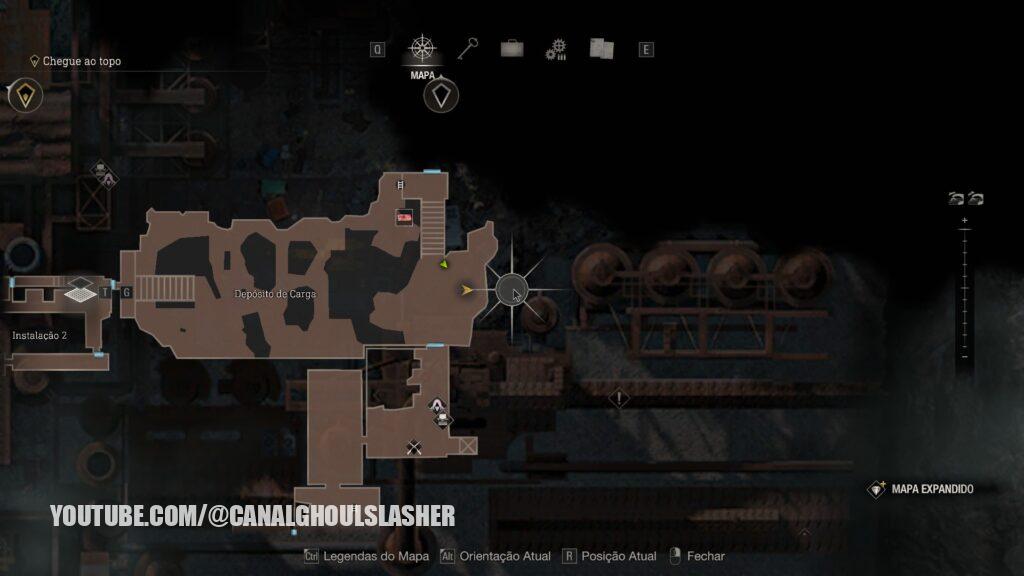Select the crossed tools map marker
This screenshot has width=1024, height=576.
pos(413,448)
